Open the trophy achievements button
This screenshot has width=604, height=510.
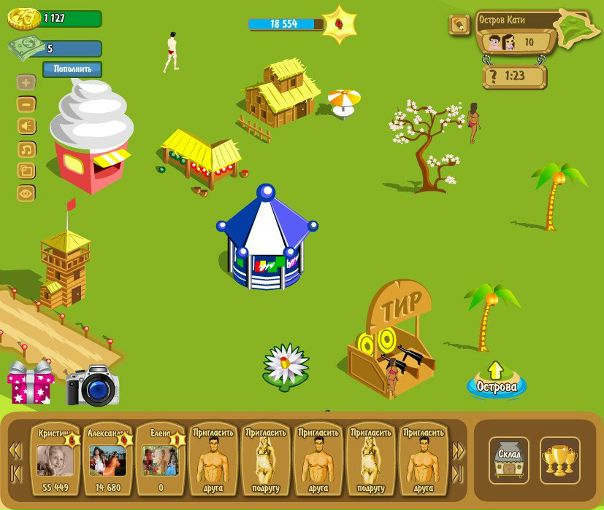[x=559, y=459]
